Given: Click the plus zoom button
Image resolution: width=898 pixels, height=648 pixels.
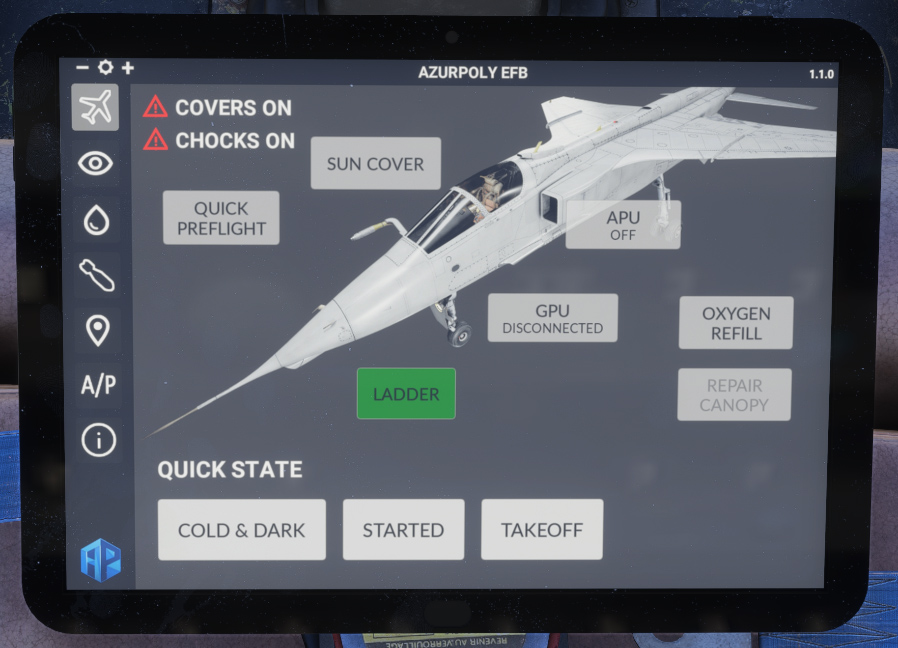Looking at the screenshot, I should click(x=127, y=68).
